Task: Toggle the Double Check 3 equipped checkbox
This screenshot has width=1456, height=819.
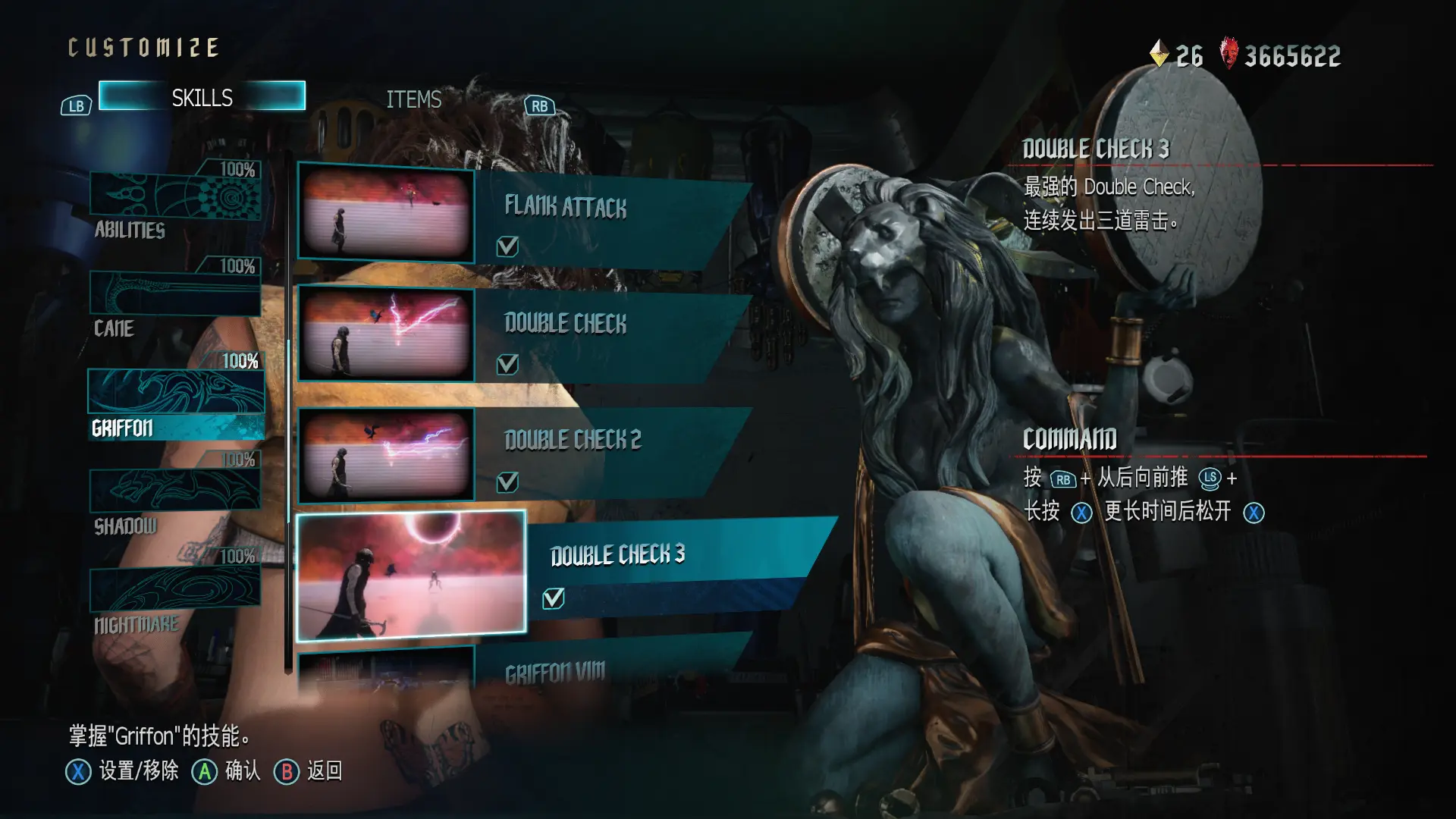Action: point(554,598)
